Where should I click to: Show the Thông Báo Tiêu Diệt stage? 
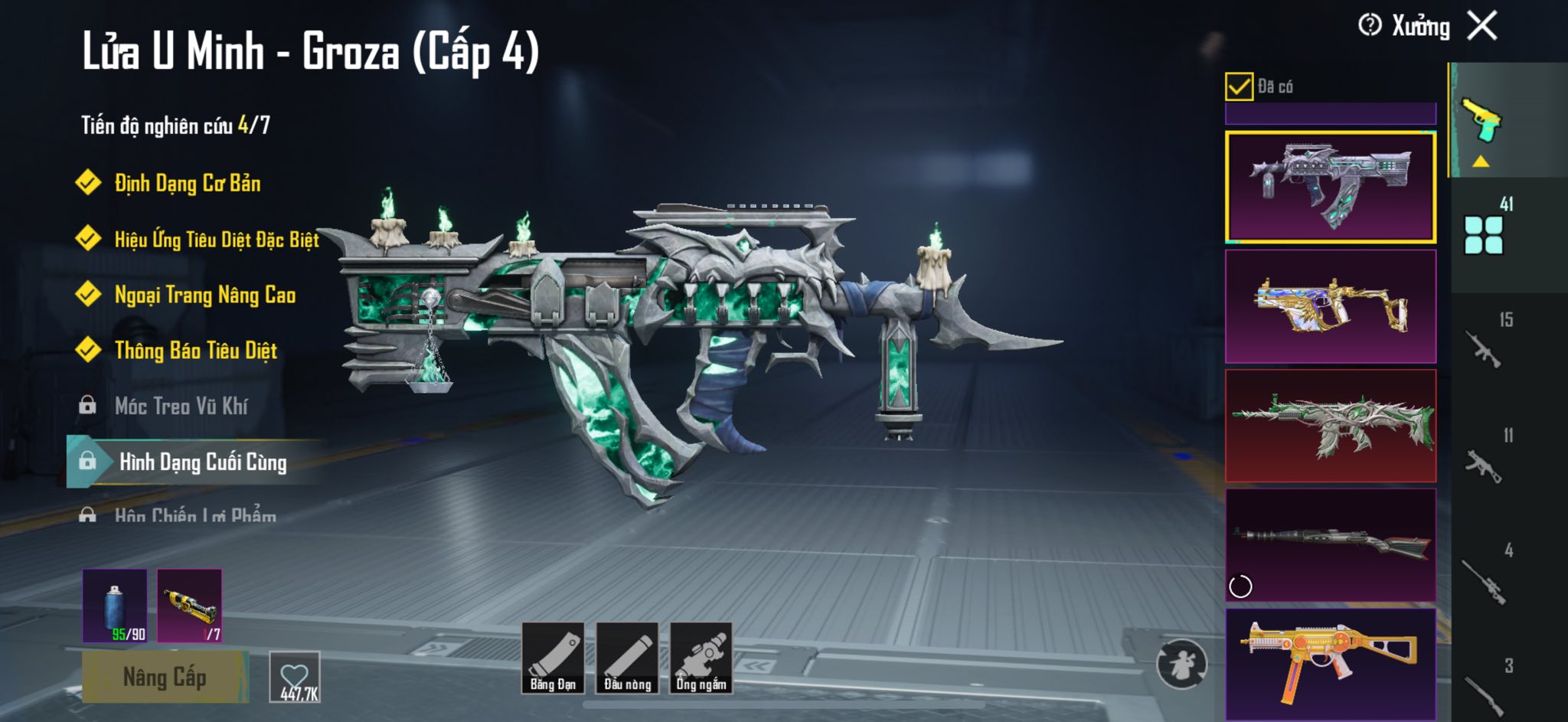point(195,351)
